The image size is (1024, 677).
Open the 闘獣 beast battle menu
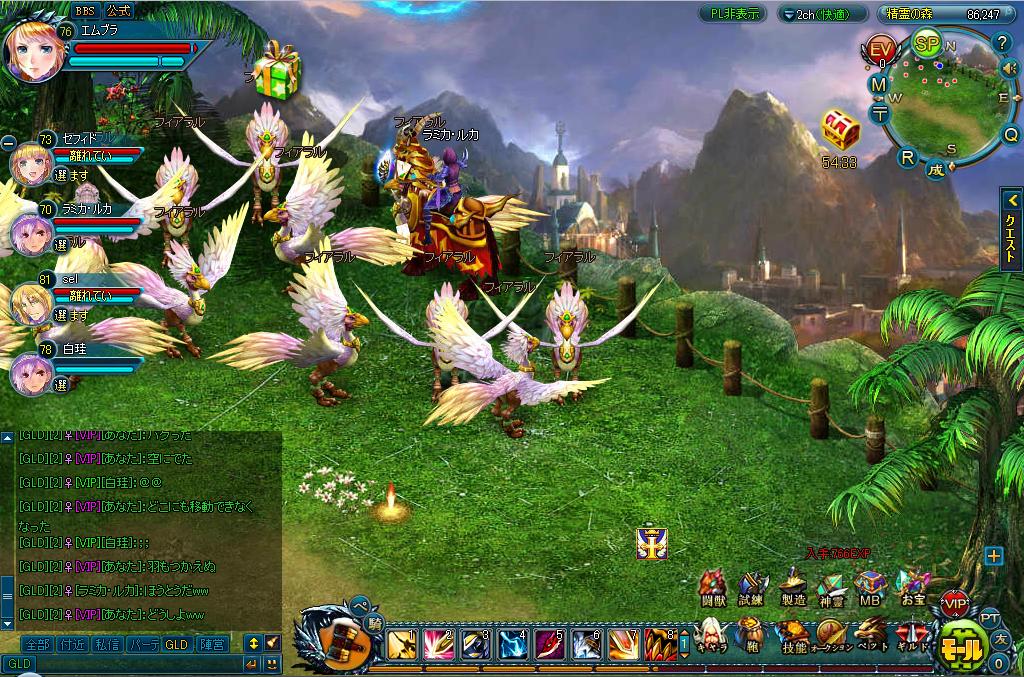712,588
